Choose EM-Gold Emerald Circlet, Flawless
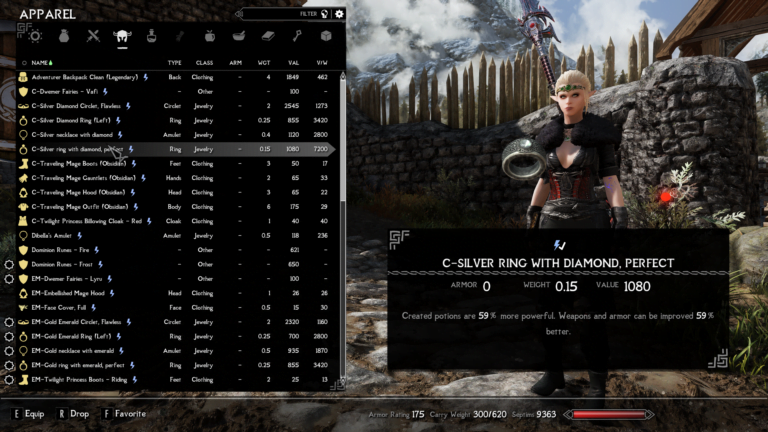768x432 pixels. coord(77,322)
